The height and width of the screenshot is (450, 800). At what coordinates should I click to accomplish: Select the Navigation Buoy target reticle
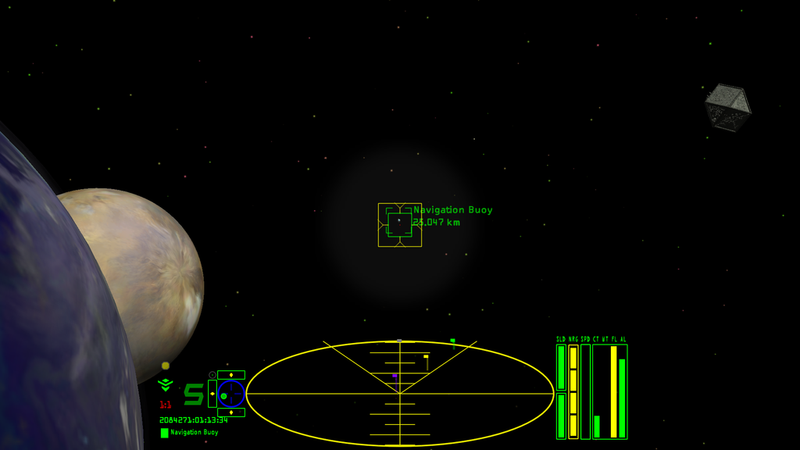(x=399, y=225)
